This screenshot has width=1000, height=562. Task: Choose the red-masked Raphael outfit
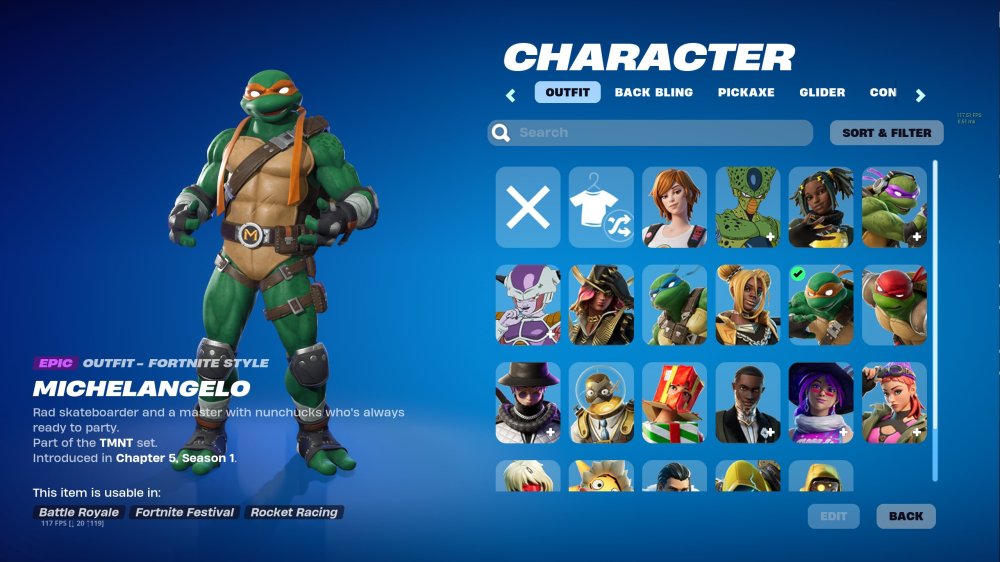(x=894, y=305)
